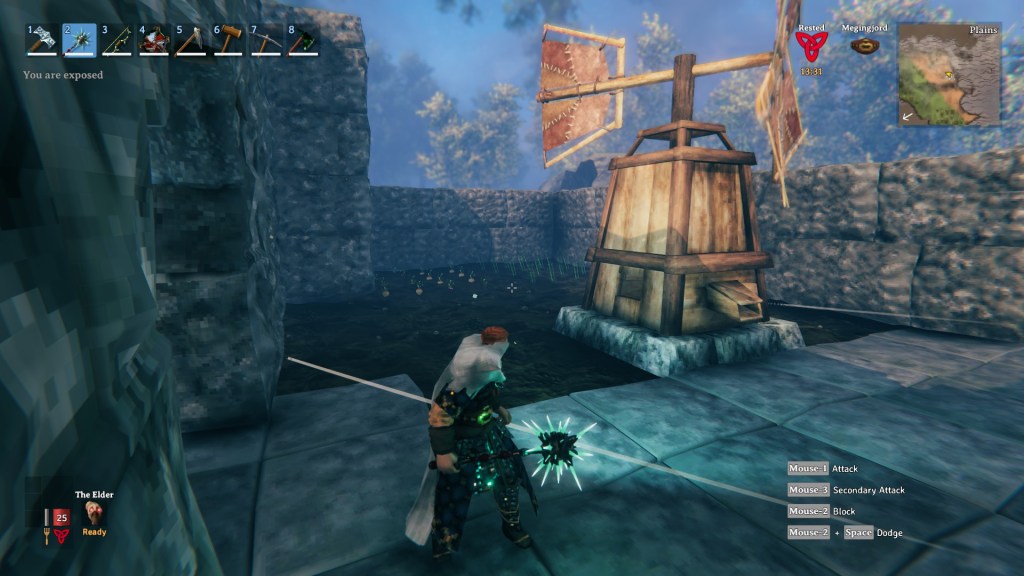The image size is (1024, 576).
Task: Select the pickaxe in hotbar slot 7
Action: coord(266,40)
